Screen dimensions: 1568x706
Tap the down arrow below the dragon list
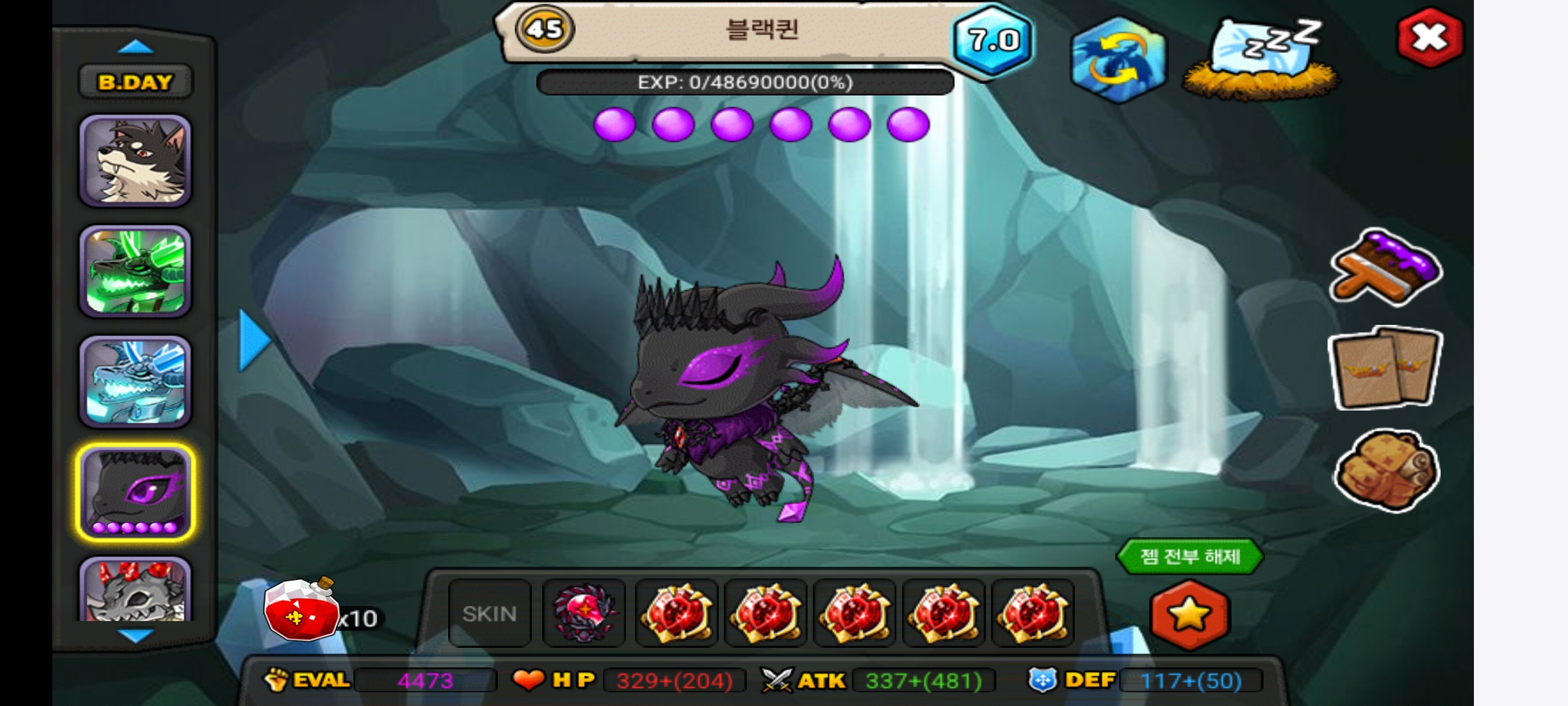click(x=135, y=634)
